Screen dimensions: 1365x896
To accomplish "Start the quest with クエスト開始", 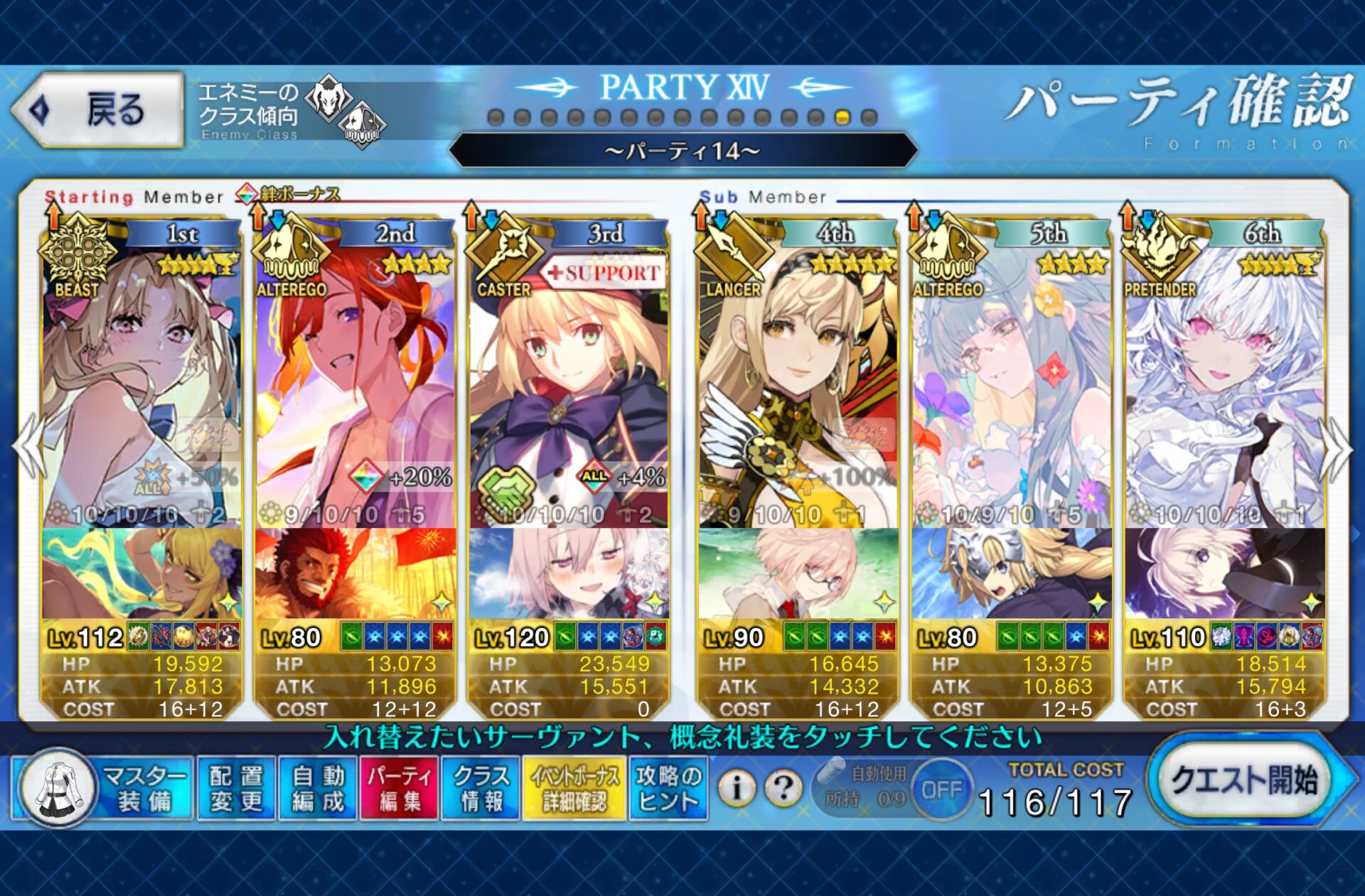I will 1244,780.
